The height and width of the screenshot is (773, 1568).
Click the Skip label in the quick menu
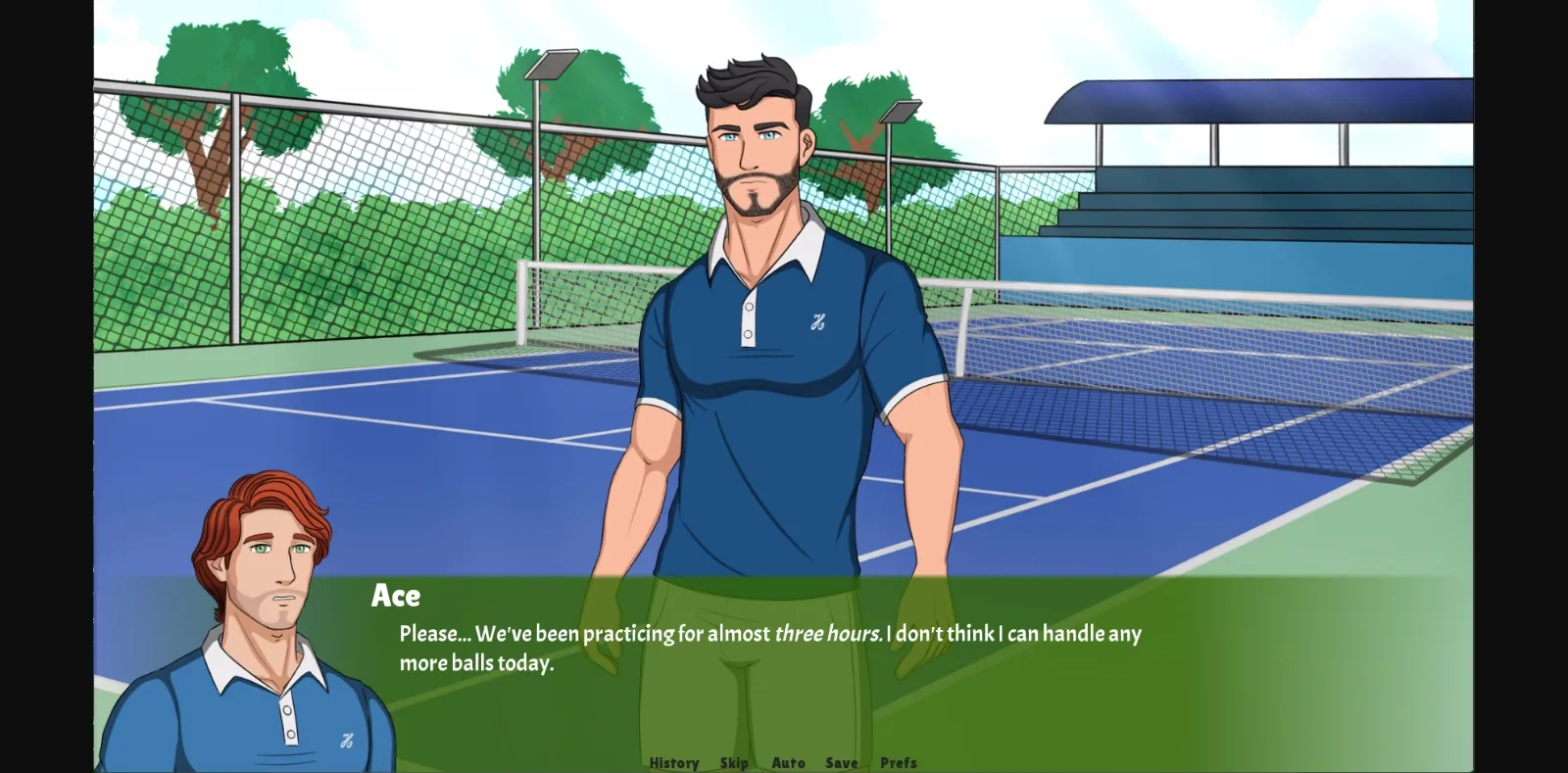tap(734, 762)
